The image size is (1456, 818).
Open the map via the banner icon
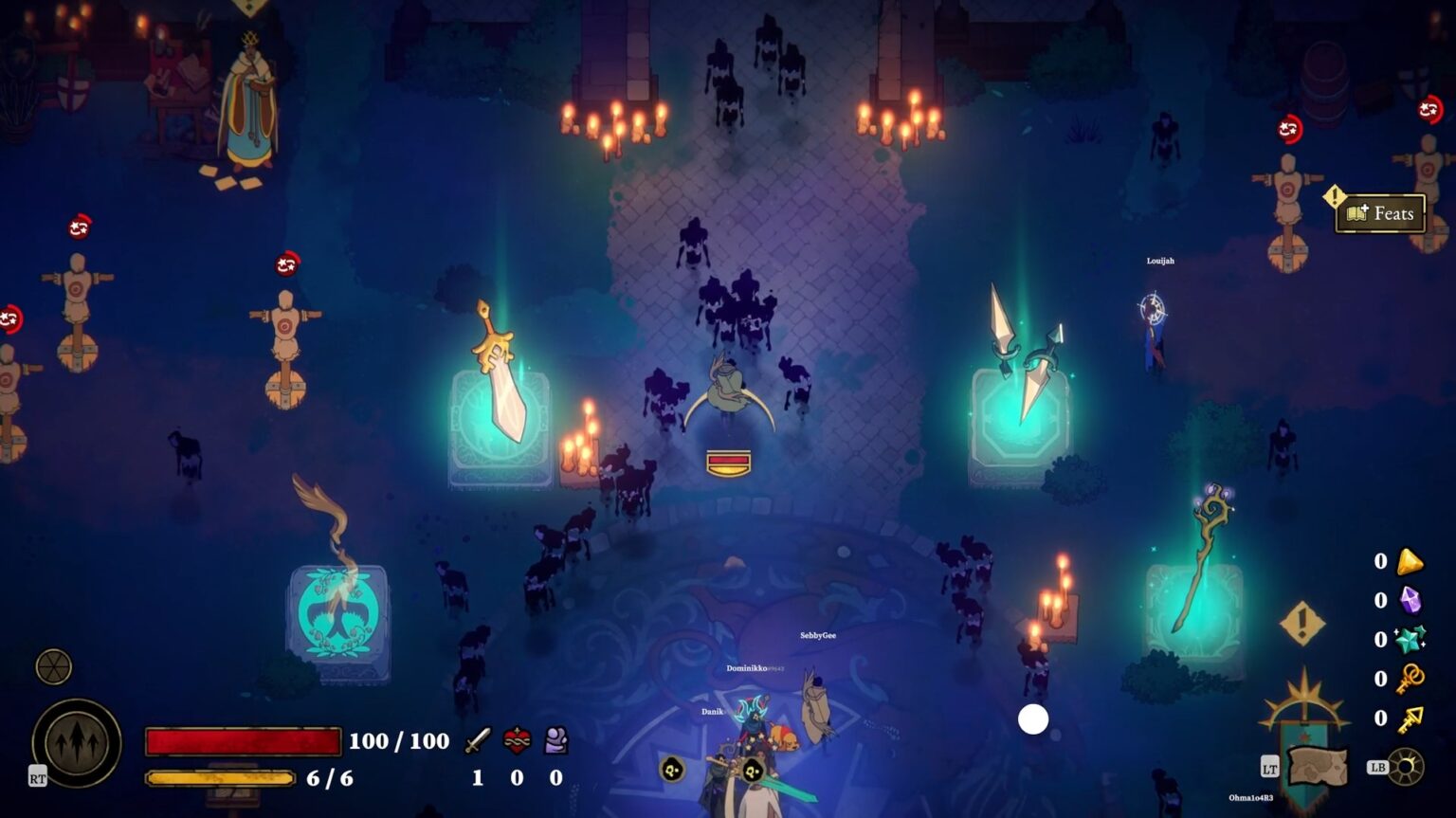click(x=1317, y=766)
